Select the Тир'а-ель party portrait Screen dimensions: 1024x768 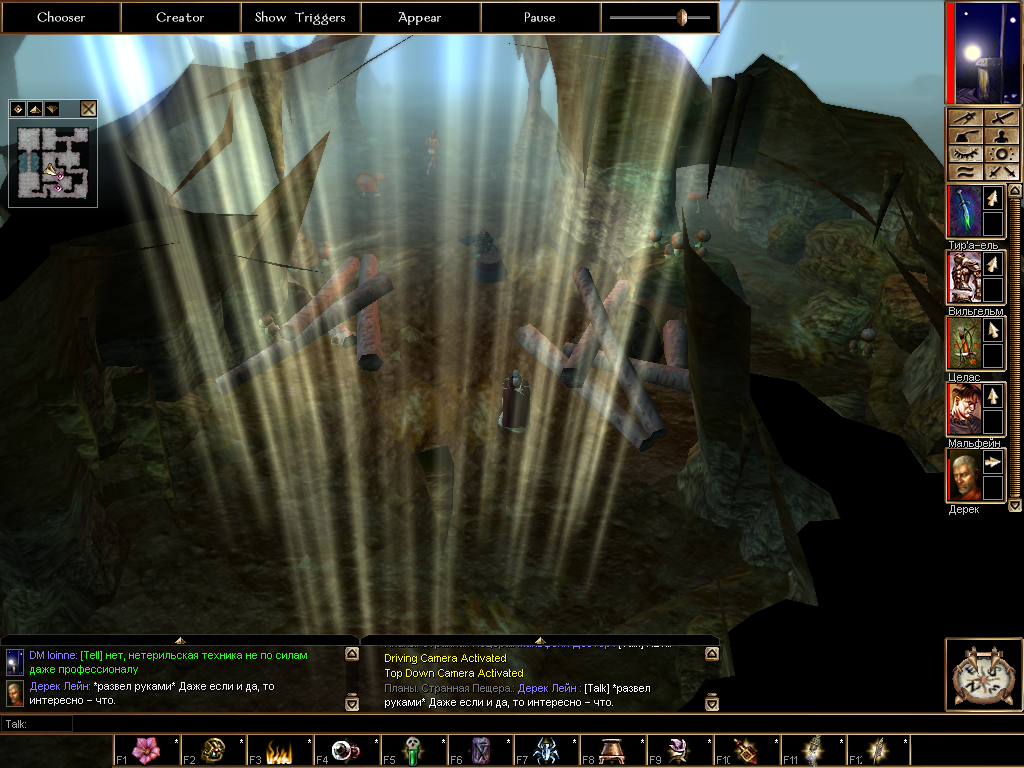point(962,211)
